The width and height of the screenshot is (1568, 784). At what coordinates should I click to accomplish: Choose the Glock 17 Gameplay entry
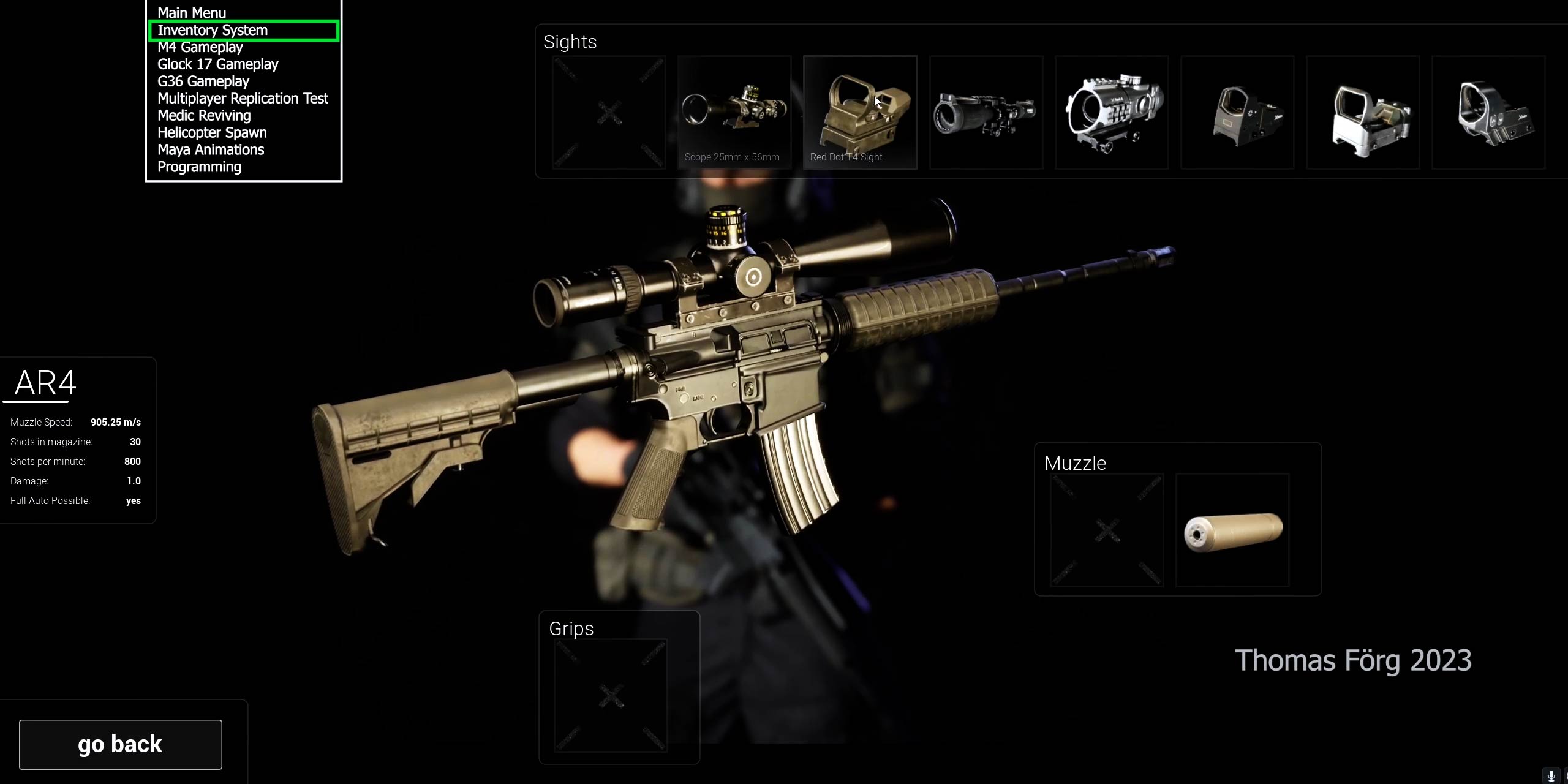pos(217,64)
